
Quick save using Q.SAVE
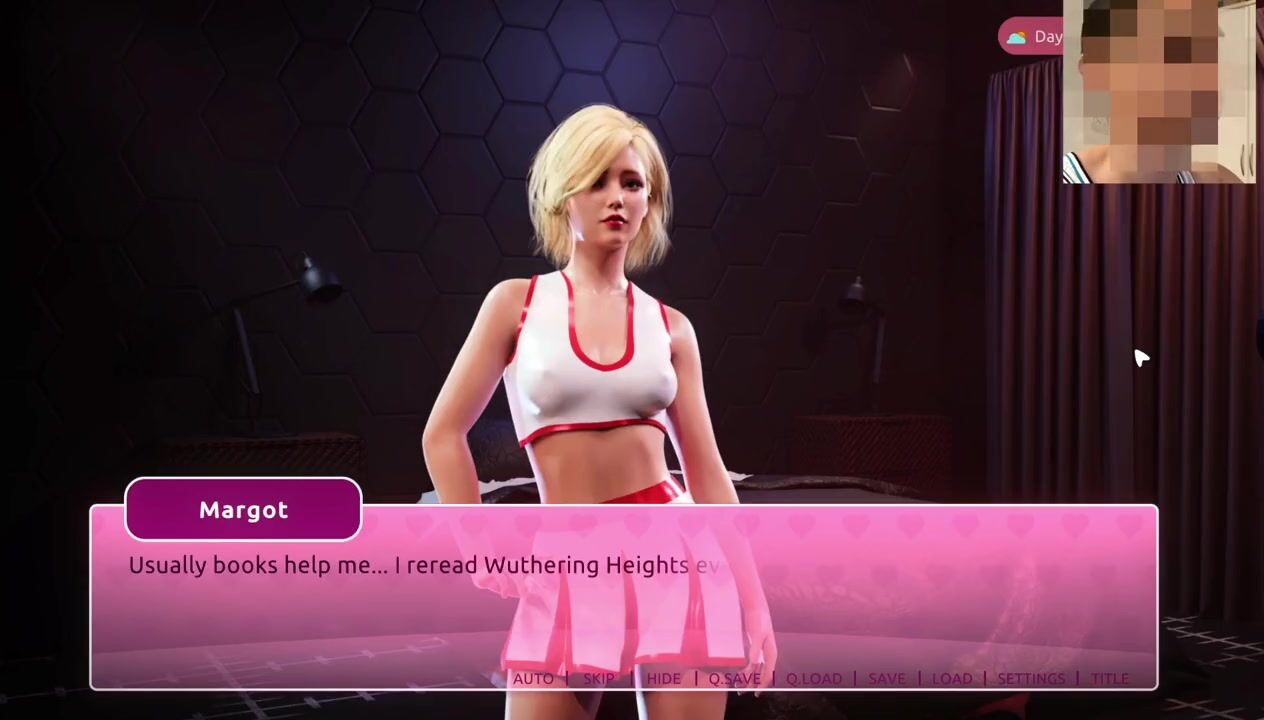coord(734,678)
